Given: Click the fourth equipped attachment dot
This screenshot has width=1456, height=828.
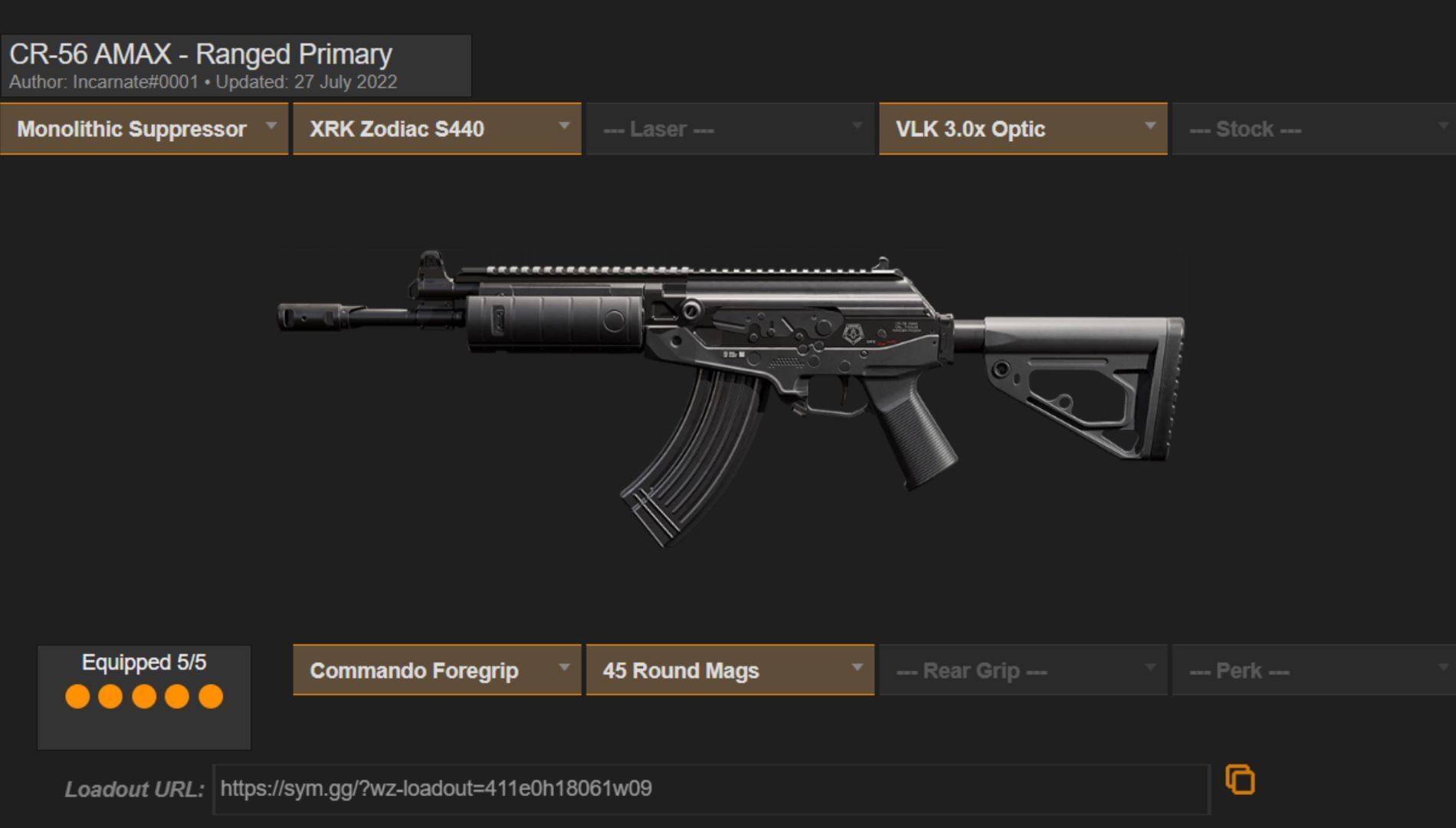Looking at the screenshot, I should 176,698.
